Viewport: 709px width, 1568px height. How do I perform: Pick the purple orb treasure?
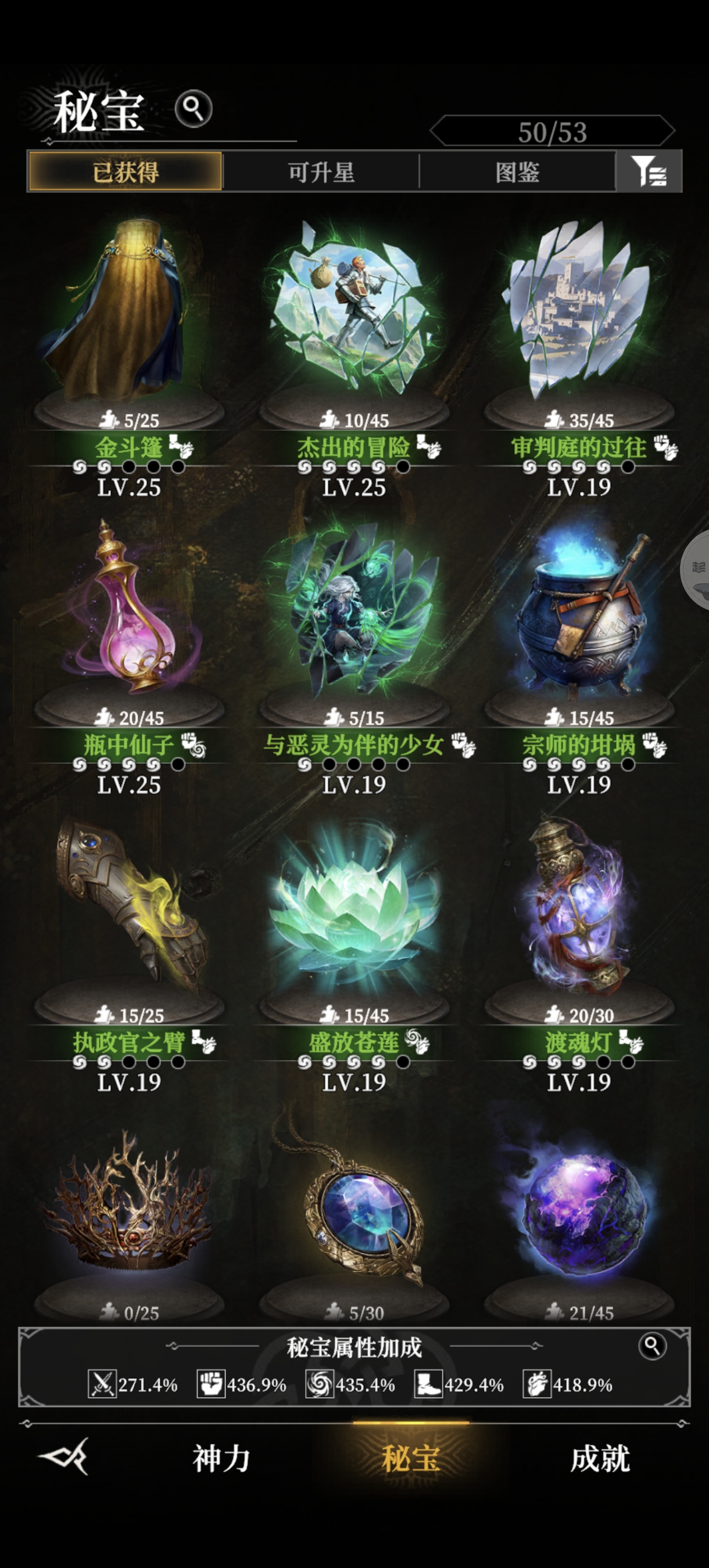(x=579, y=1211)
